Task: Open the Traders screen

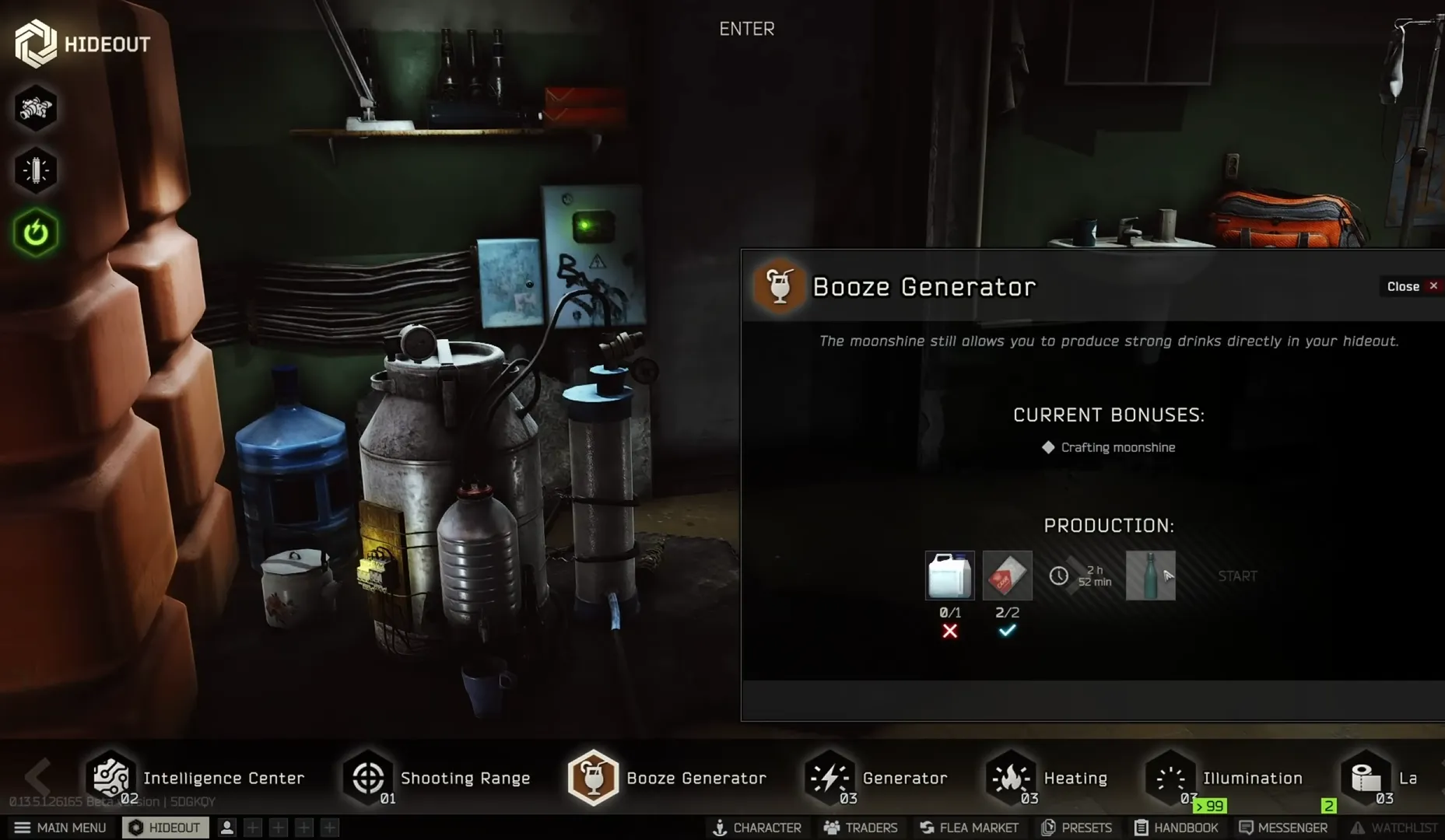Action: pos(860,827)
